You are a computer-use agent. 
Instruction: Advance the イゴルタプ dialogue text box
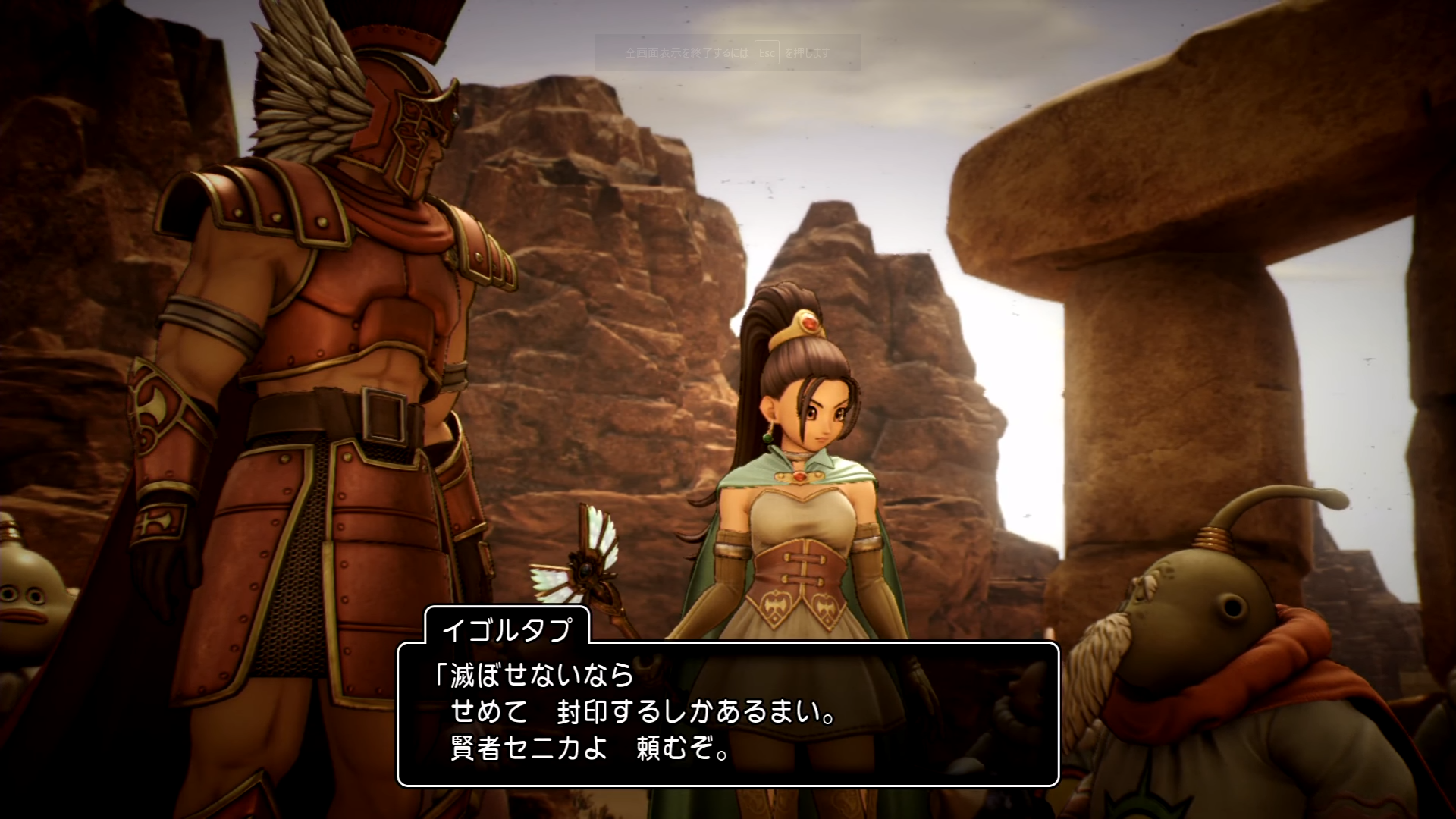728,714
